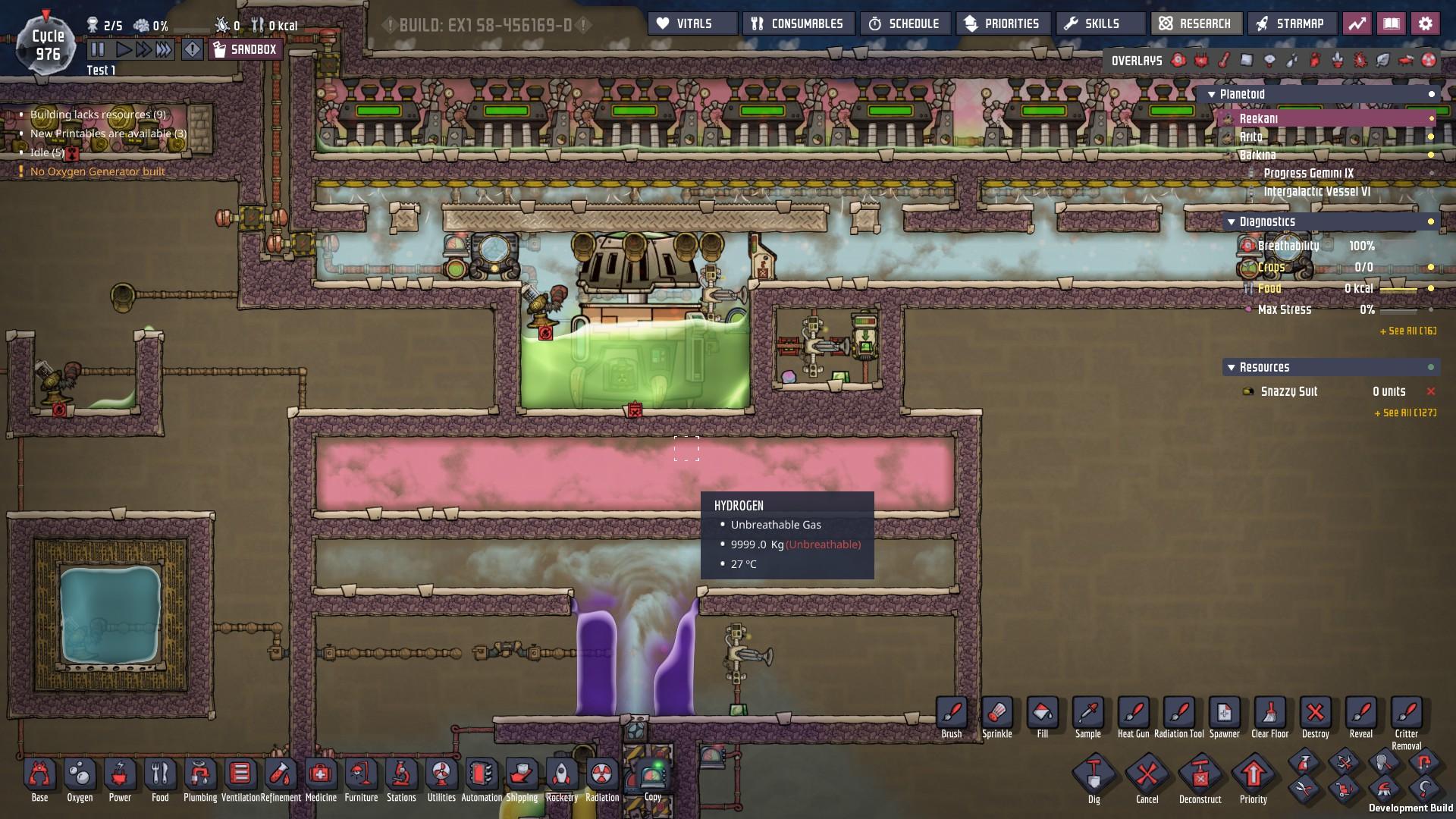Enable the radiation overlay
The image size is (1456, 819).
pyautogui.click(x=1428, y=58)
